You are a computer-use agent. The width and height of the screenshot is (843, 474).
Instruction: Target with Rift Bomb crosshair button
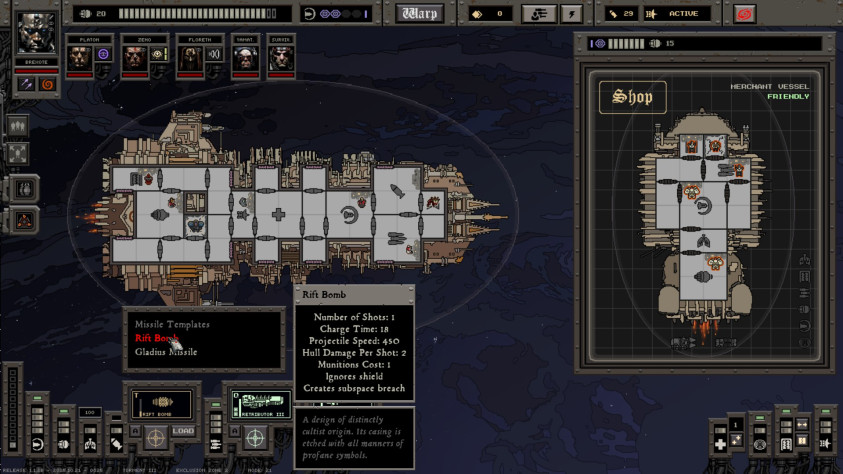(155, 437)
